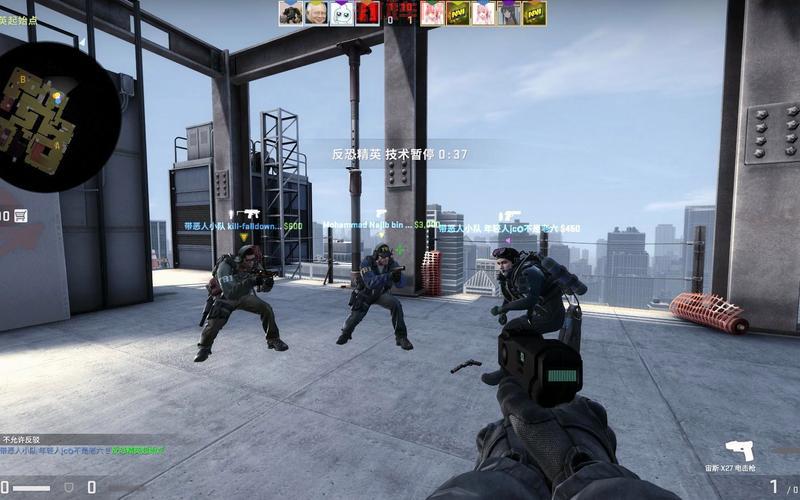Select bombsite B marker on the radar
The height and width of the screenshot is (500, 800).
21,78
